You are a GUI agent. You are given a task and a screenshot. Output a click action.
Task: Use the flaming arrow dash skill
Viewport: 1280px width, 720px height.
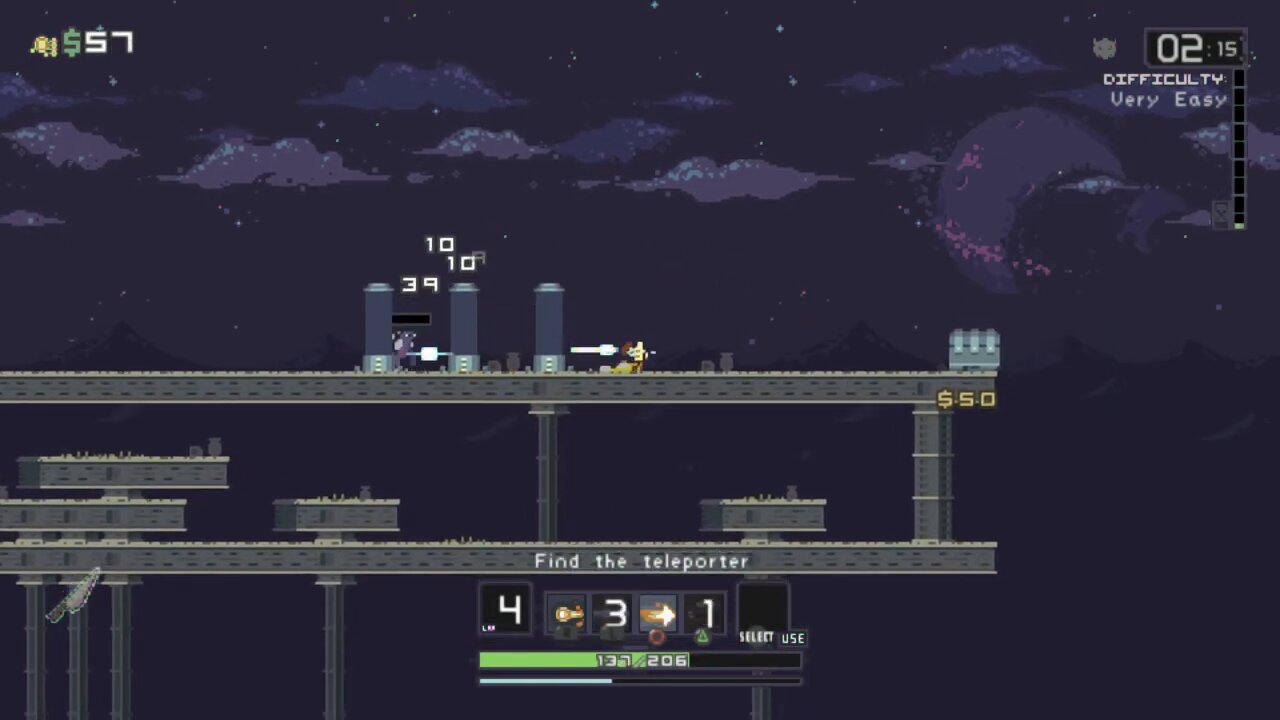point(658,612)
